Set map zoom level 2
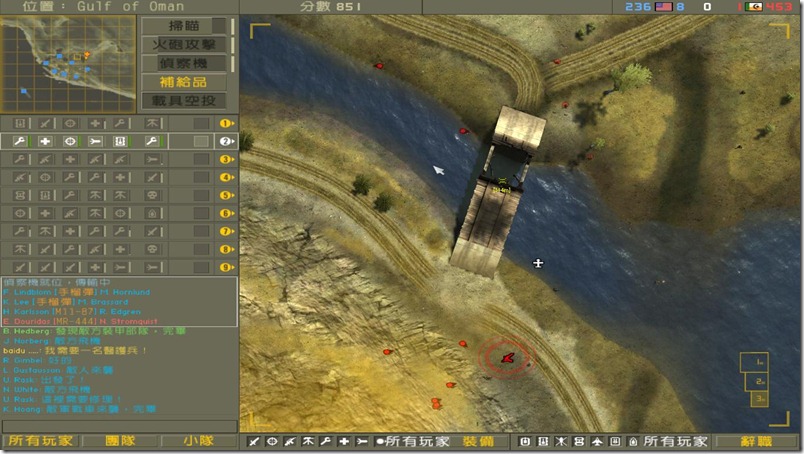The width and height of the screenshot is (804, 454). pyautogui.click(x=759, y=381)
